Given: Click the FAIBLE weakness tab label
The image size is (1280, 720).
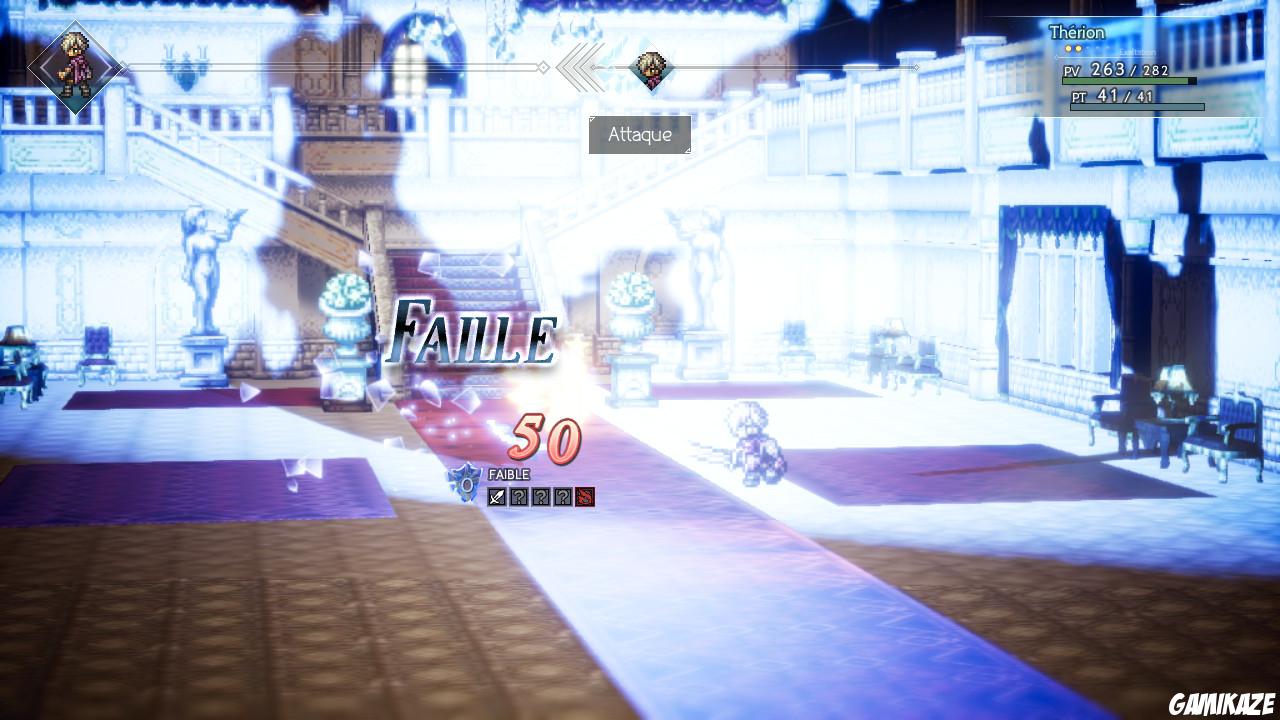Looking at the screenshot, I should click(510, 472).
